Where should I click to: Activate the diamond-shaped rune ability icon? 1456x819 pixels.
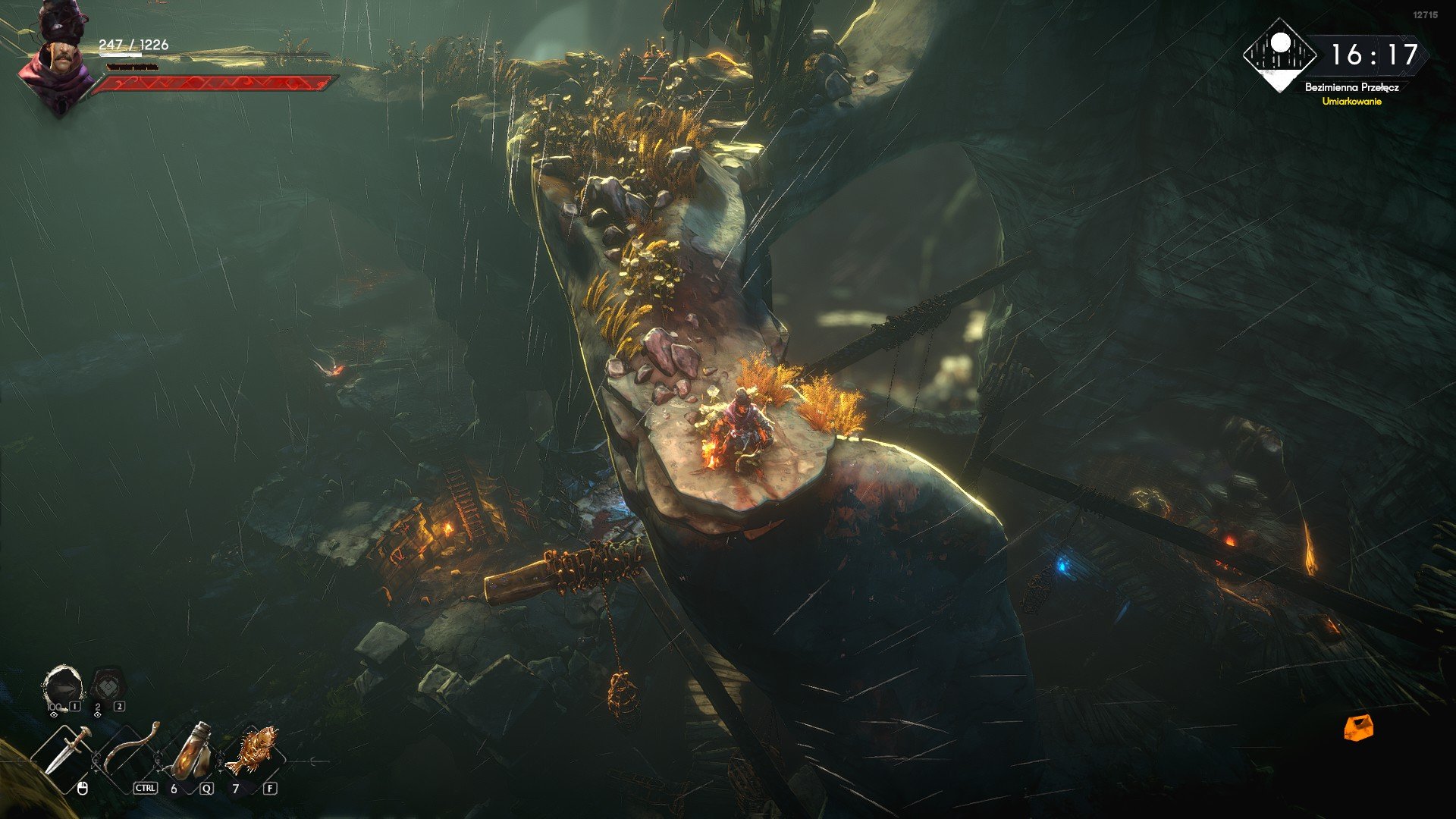point(107,687)
